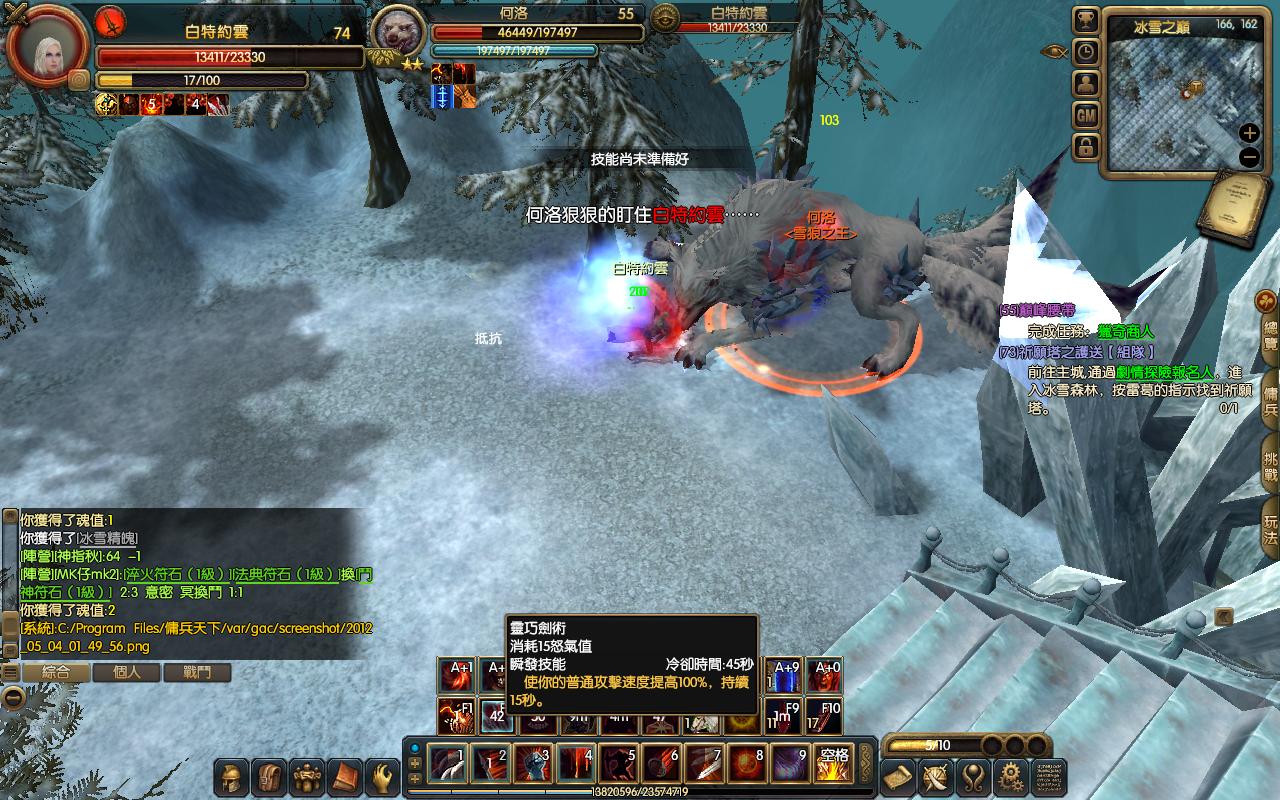Zoom in the minimap with plus button

coord(1249,133)
